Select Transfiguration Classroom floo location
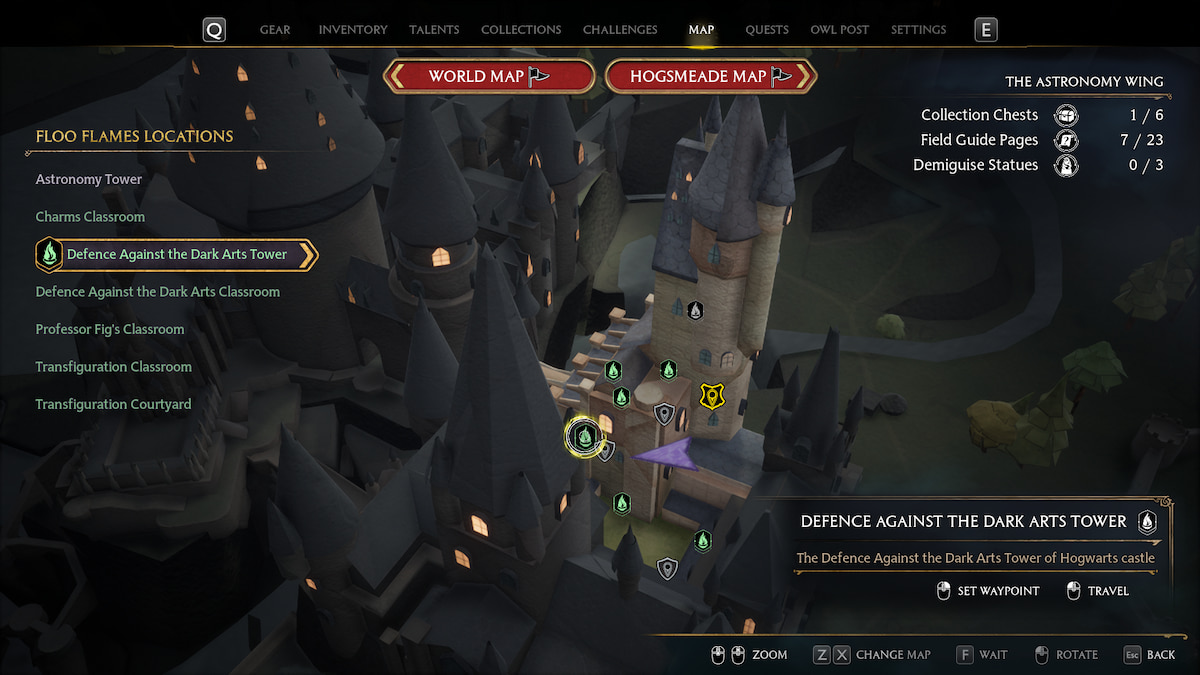 pos(114,367)
